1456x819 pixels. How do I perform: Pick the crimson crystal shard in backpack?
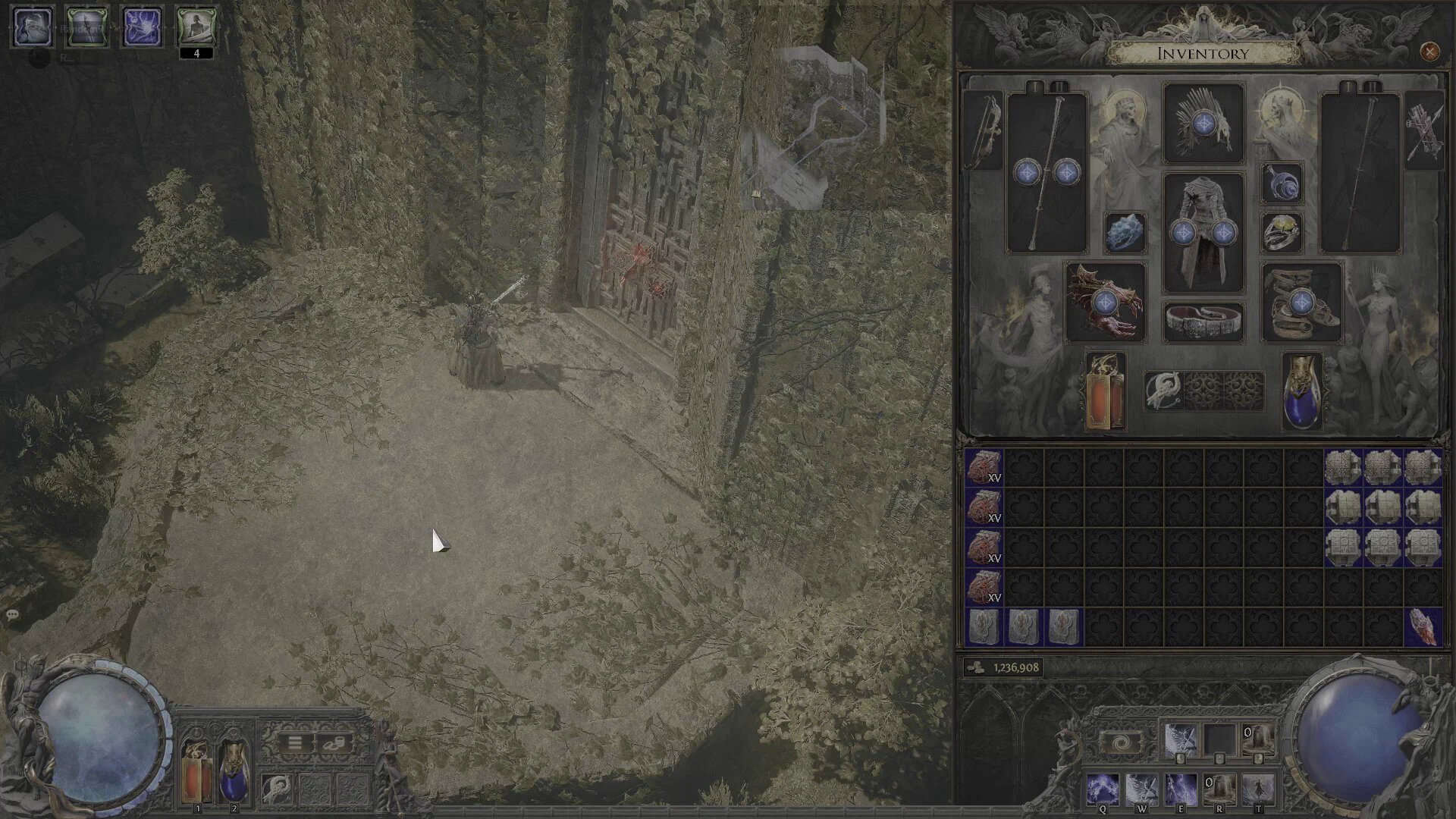[x=1423, y=627]
